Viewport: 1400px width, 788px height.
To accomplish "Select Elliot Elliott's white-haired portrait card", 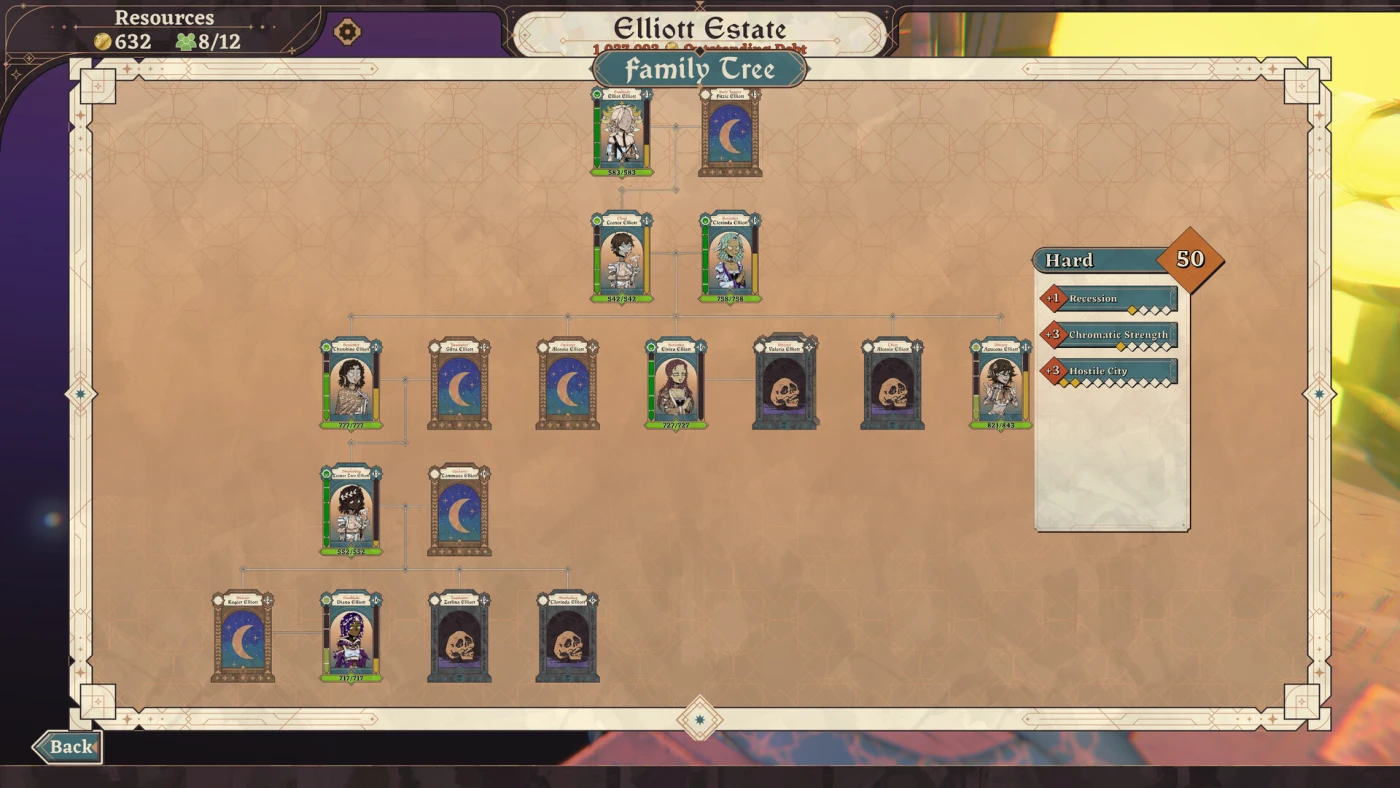I will [621, 132].
